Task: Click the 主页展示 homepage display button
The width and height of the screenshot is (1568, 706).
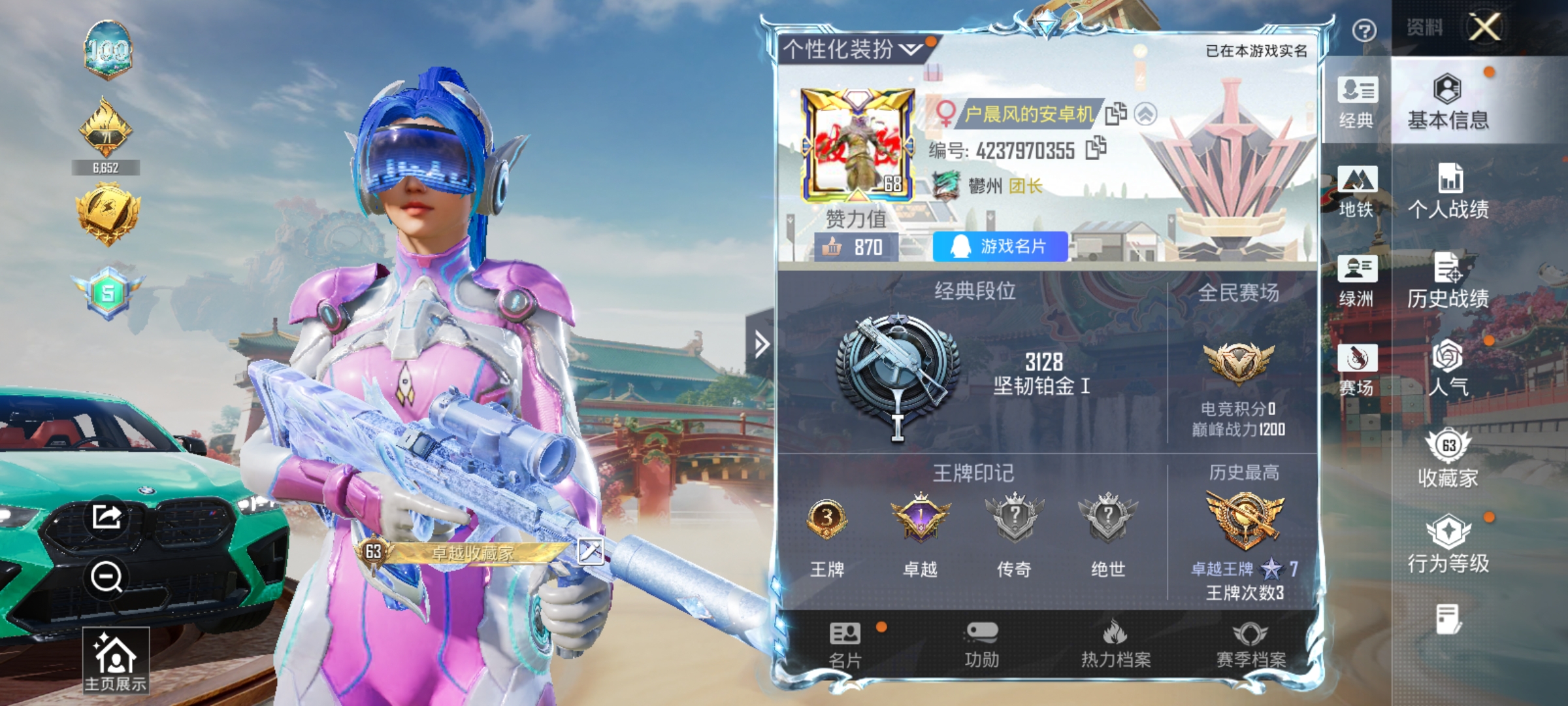Action: (x=116, y=660)
